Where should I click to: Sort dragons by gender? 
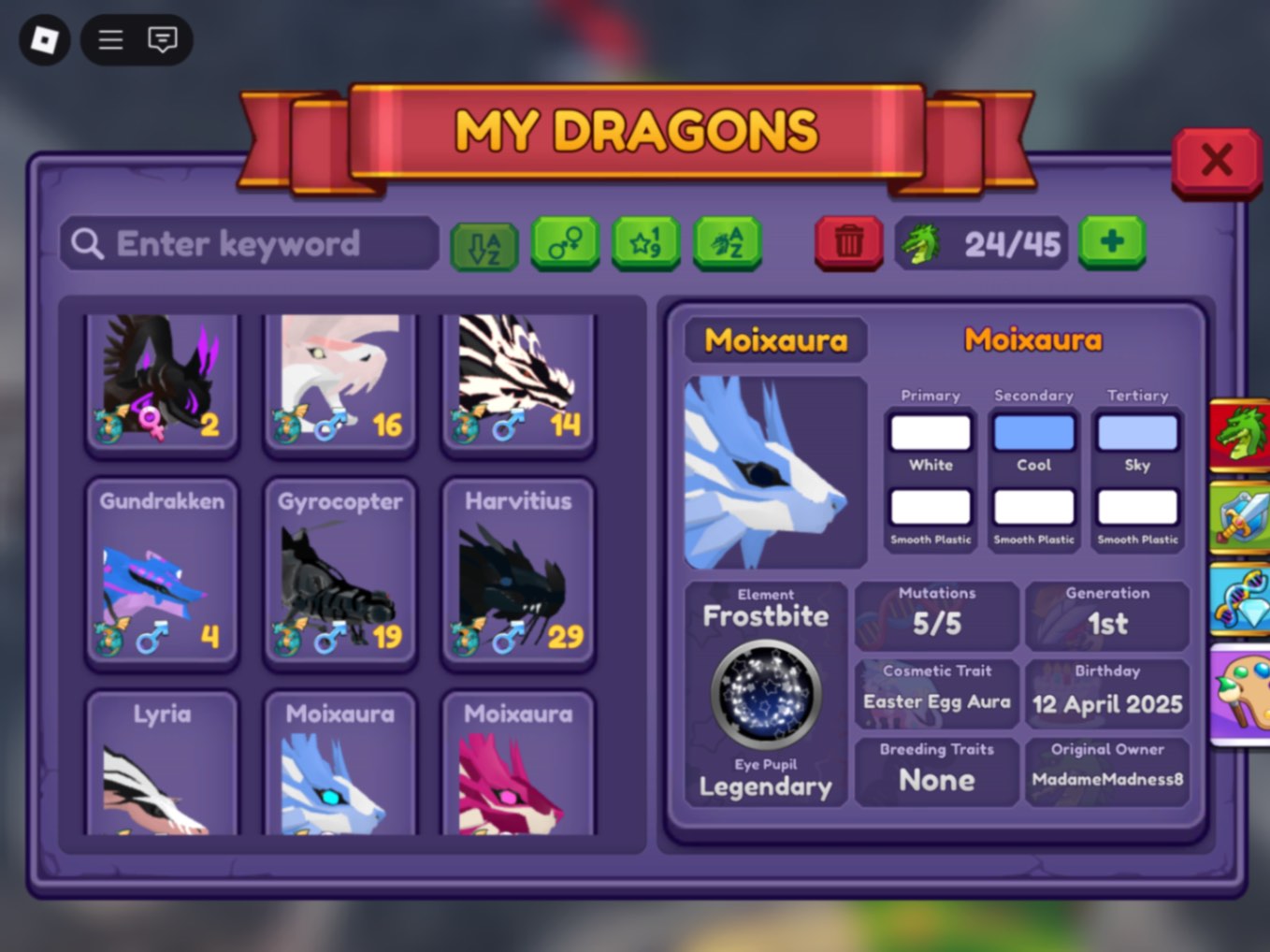(x=565, y=244)
